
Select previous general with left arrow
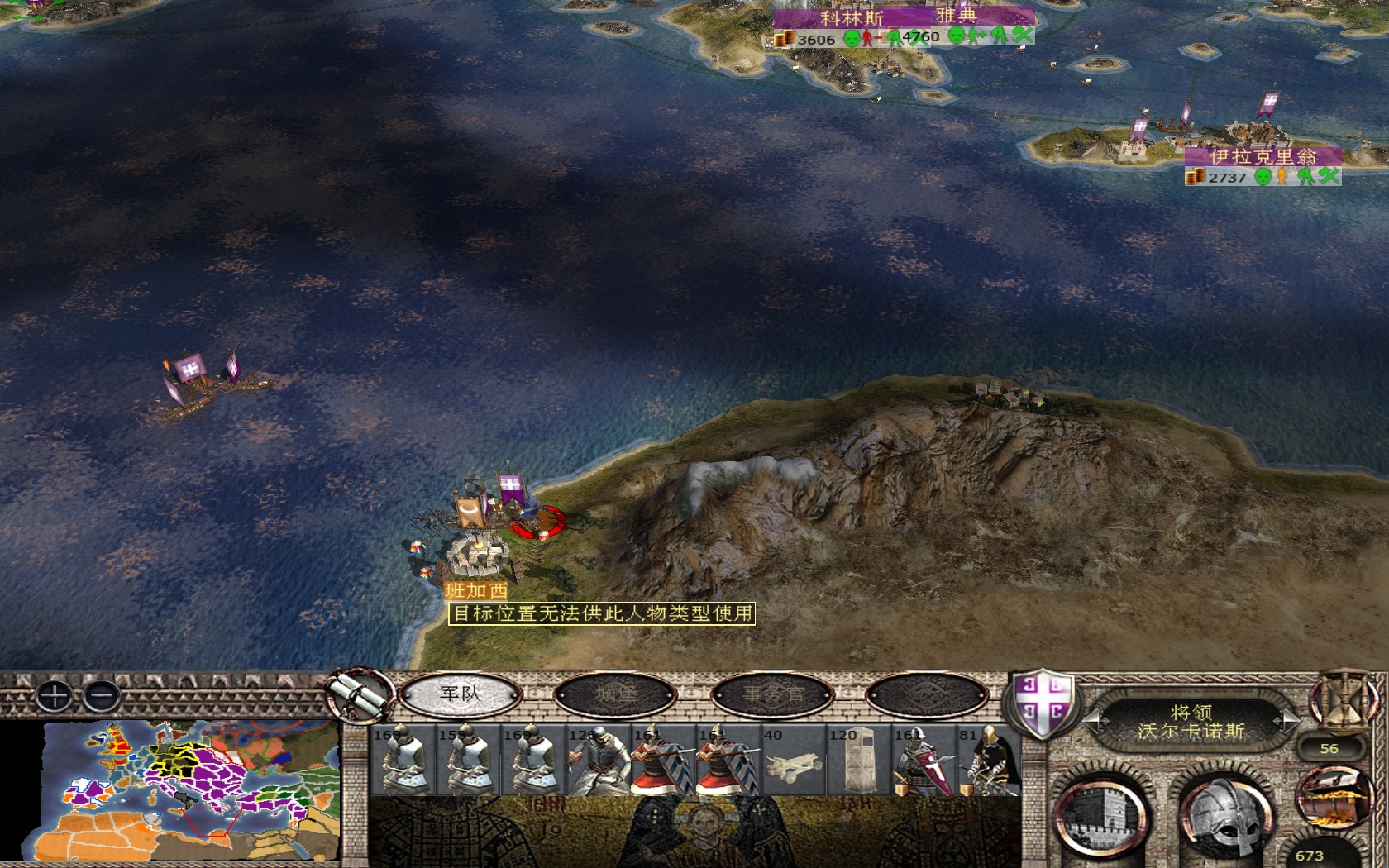[1095, 721]
